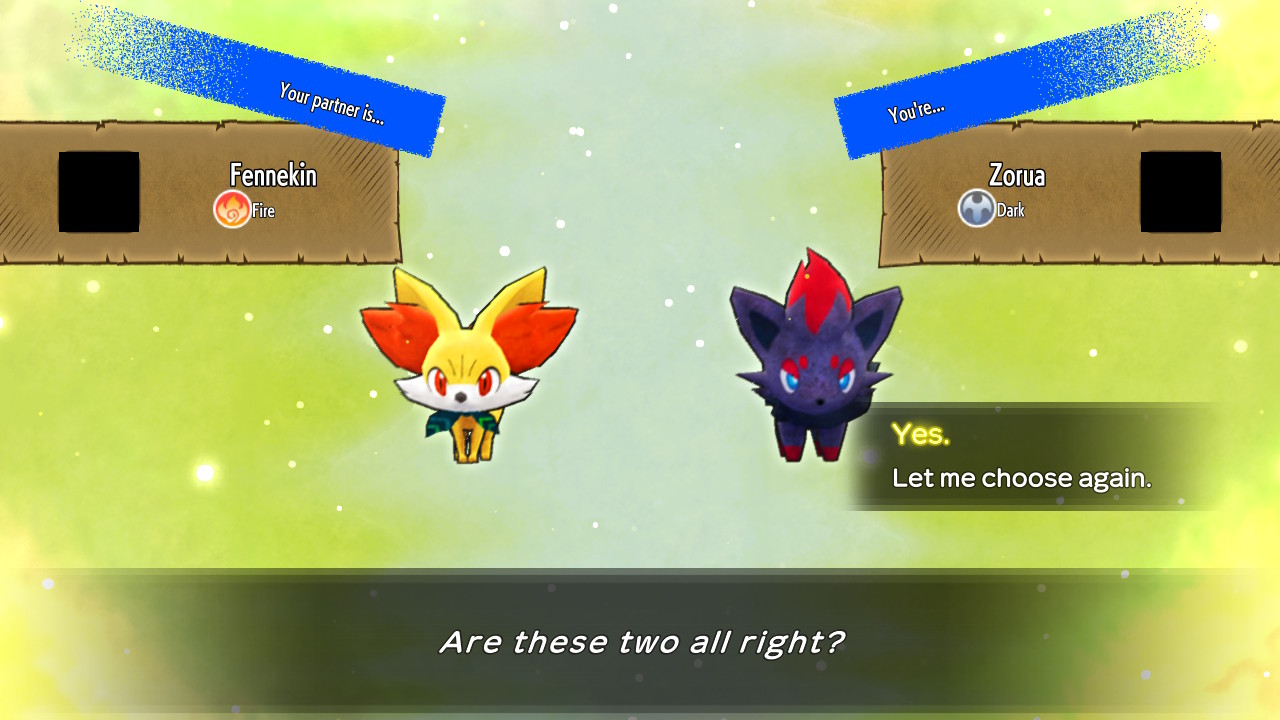Confirm the pair by choosing Yes
The height and width of the screenshot is (720, 1280).
tap(921, 434)
